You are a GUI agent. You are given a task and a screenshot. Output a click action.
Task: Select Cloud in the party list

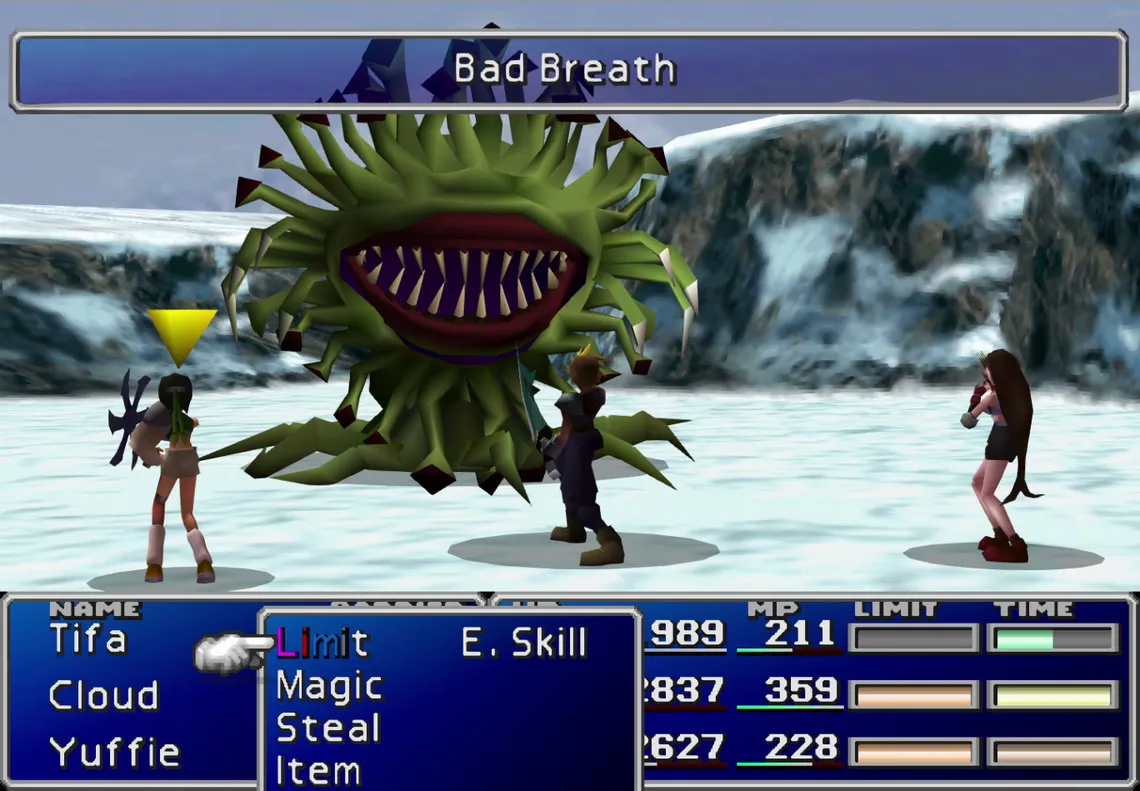click(x=103, y=695)
